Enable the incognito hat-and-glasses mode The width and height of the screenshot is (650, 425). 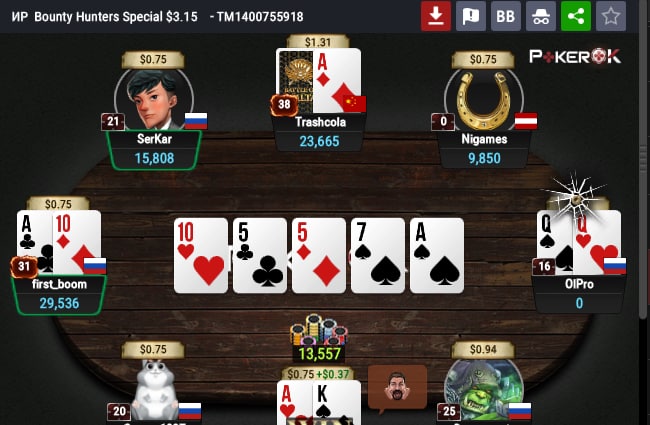click(540, 16)
